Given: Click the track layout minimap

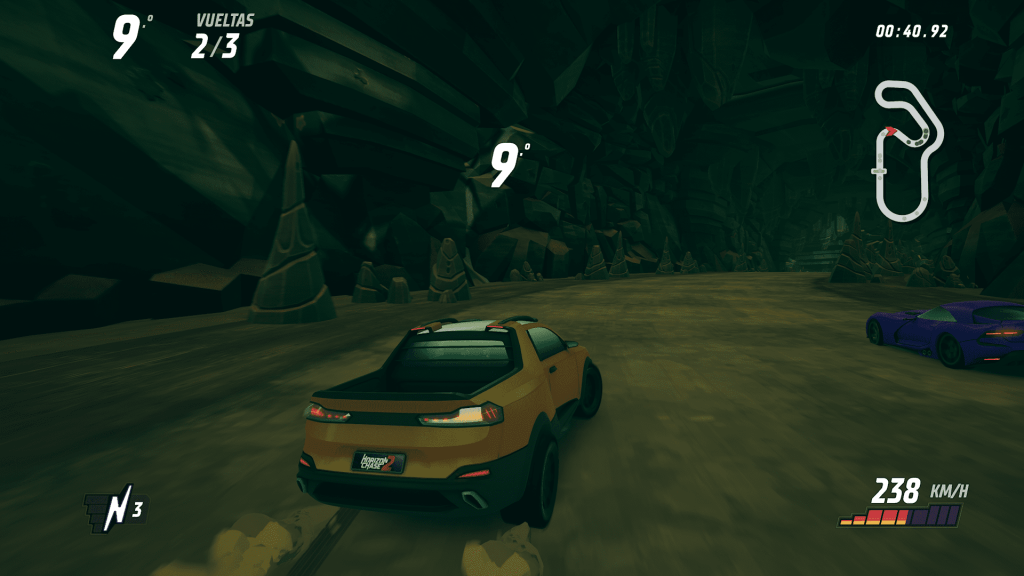Looking at the screenshot, I should click(x=907, y=150).
